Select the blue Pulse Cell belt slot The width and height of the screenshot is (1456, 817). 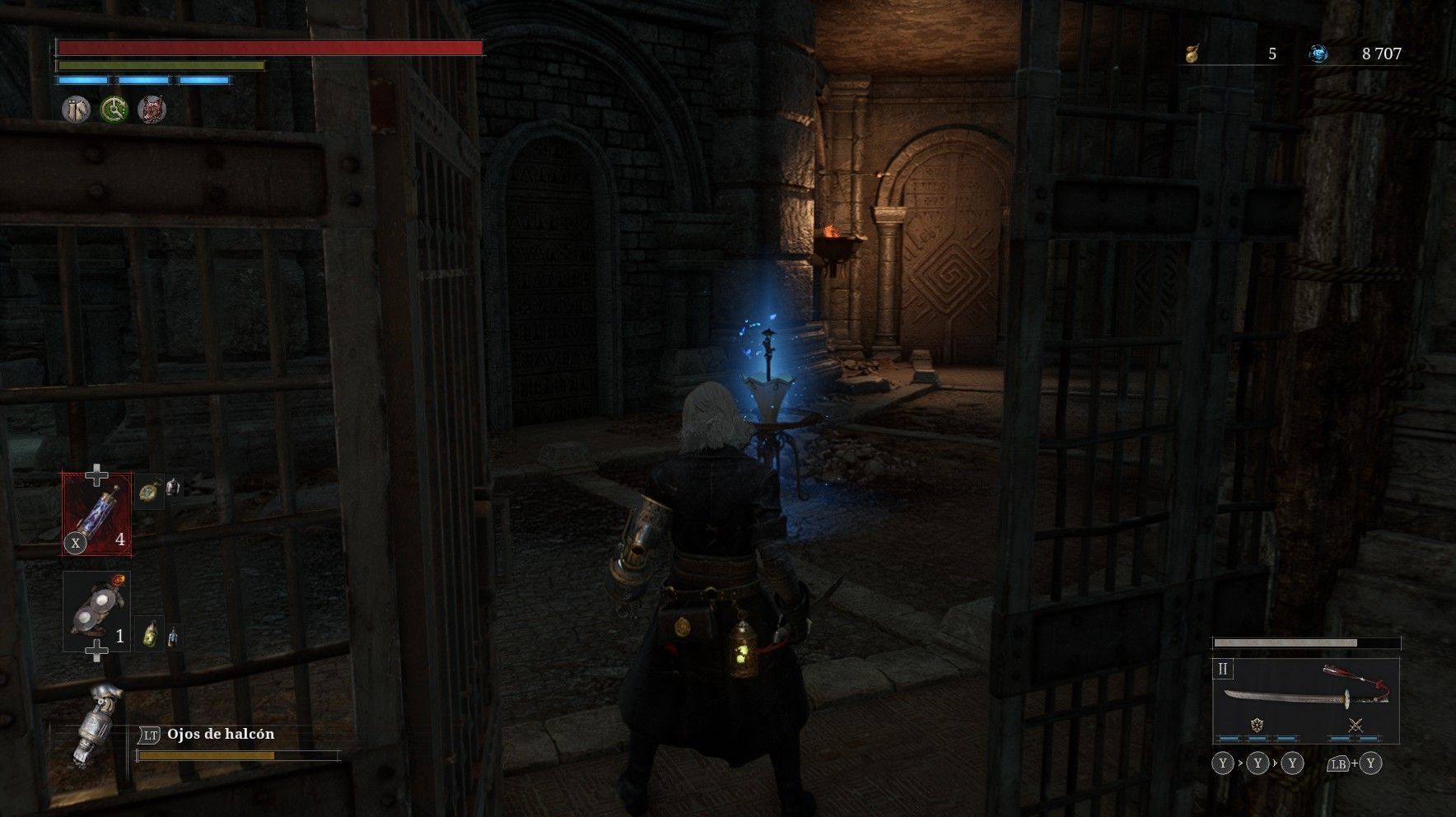[97, 512]
